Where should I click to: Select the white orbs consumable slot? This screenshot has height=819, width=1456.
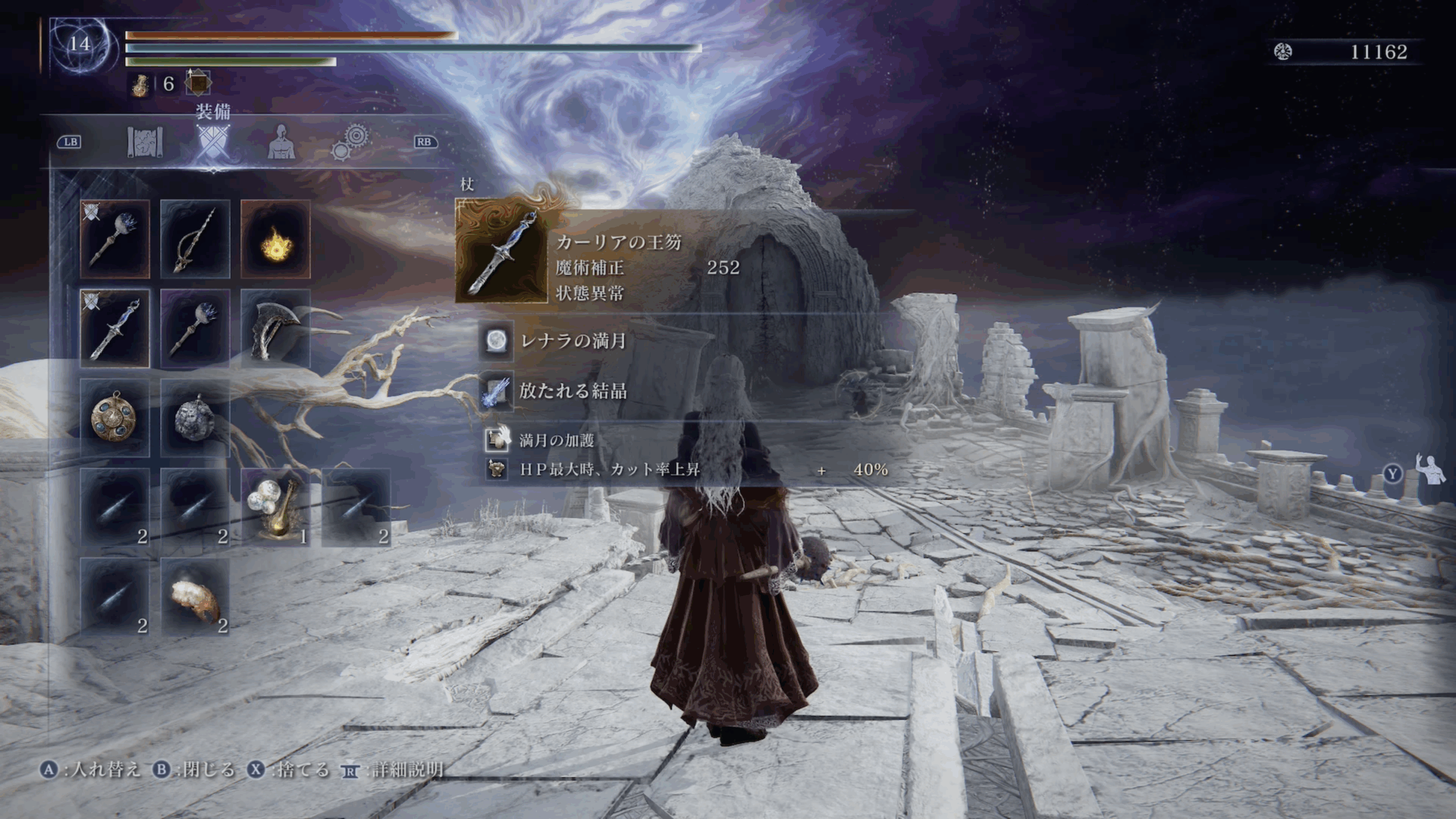(276, 507)
